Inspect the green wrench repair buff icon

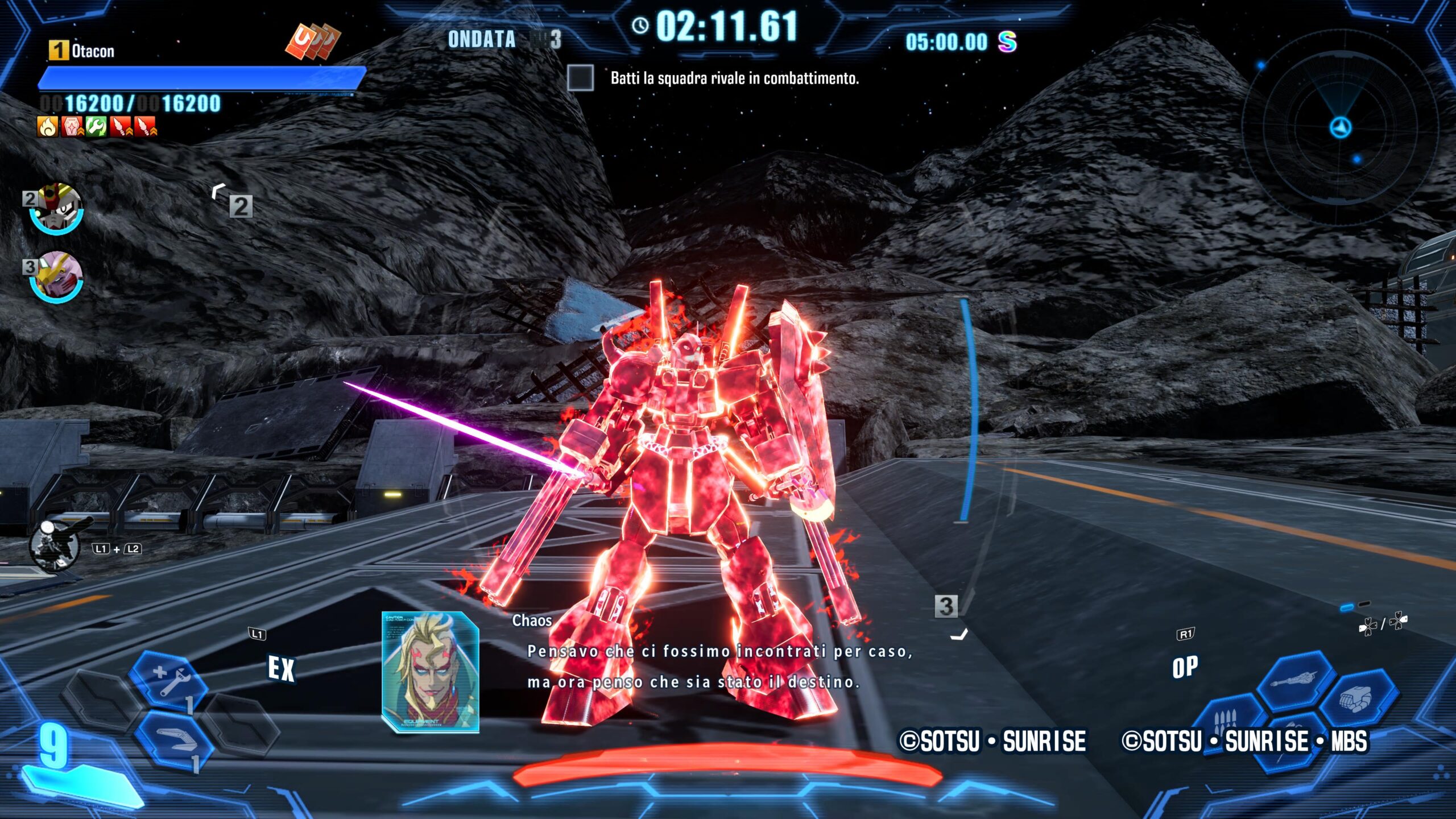click(x=96, y=126)
